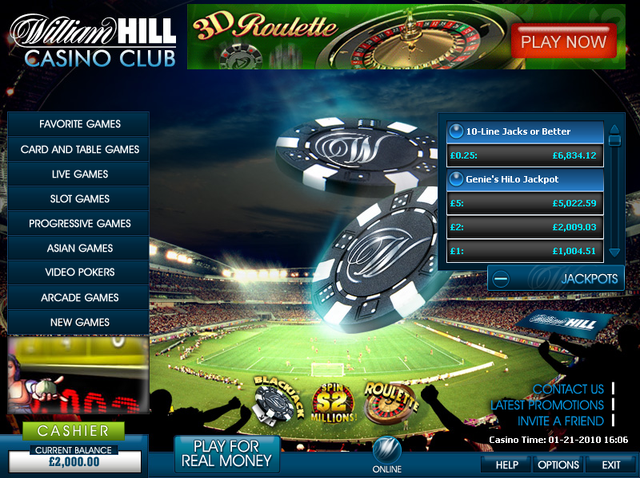The width and height of the screenshot is (640, 478).
Task: Open the Arcade Games category
Action: (x=79, y=297)
